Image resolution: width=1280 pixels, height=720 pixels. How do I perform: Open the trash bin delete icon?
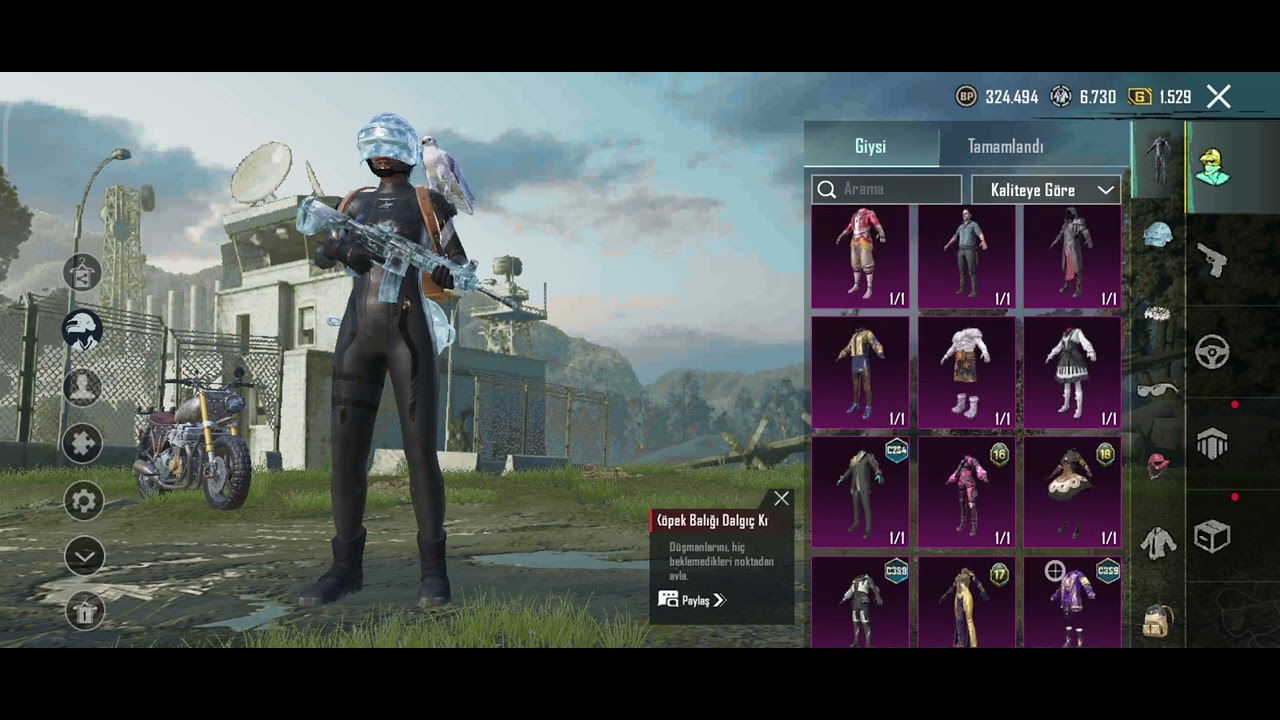point(84,610)
